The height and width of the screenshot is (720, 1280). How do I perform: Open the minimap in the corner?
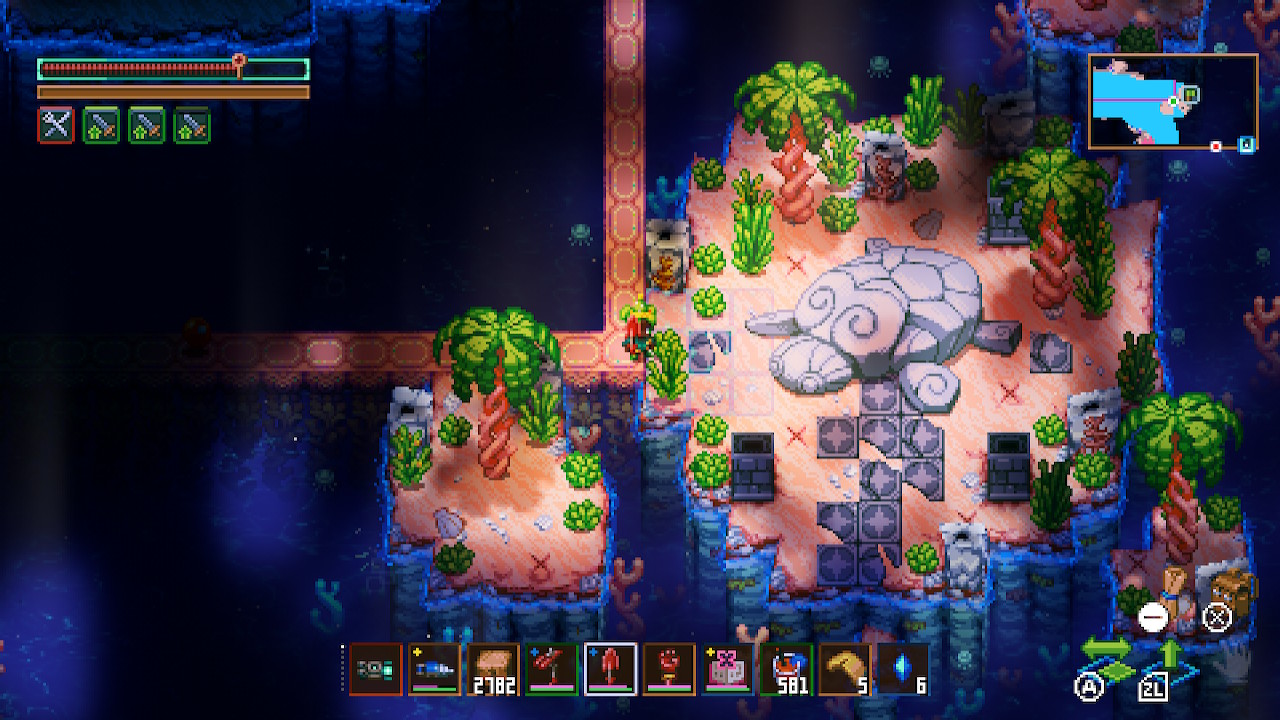coord(1173,102)
